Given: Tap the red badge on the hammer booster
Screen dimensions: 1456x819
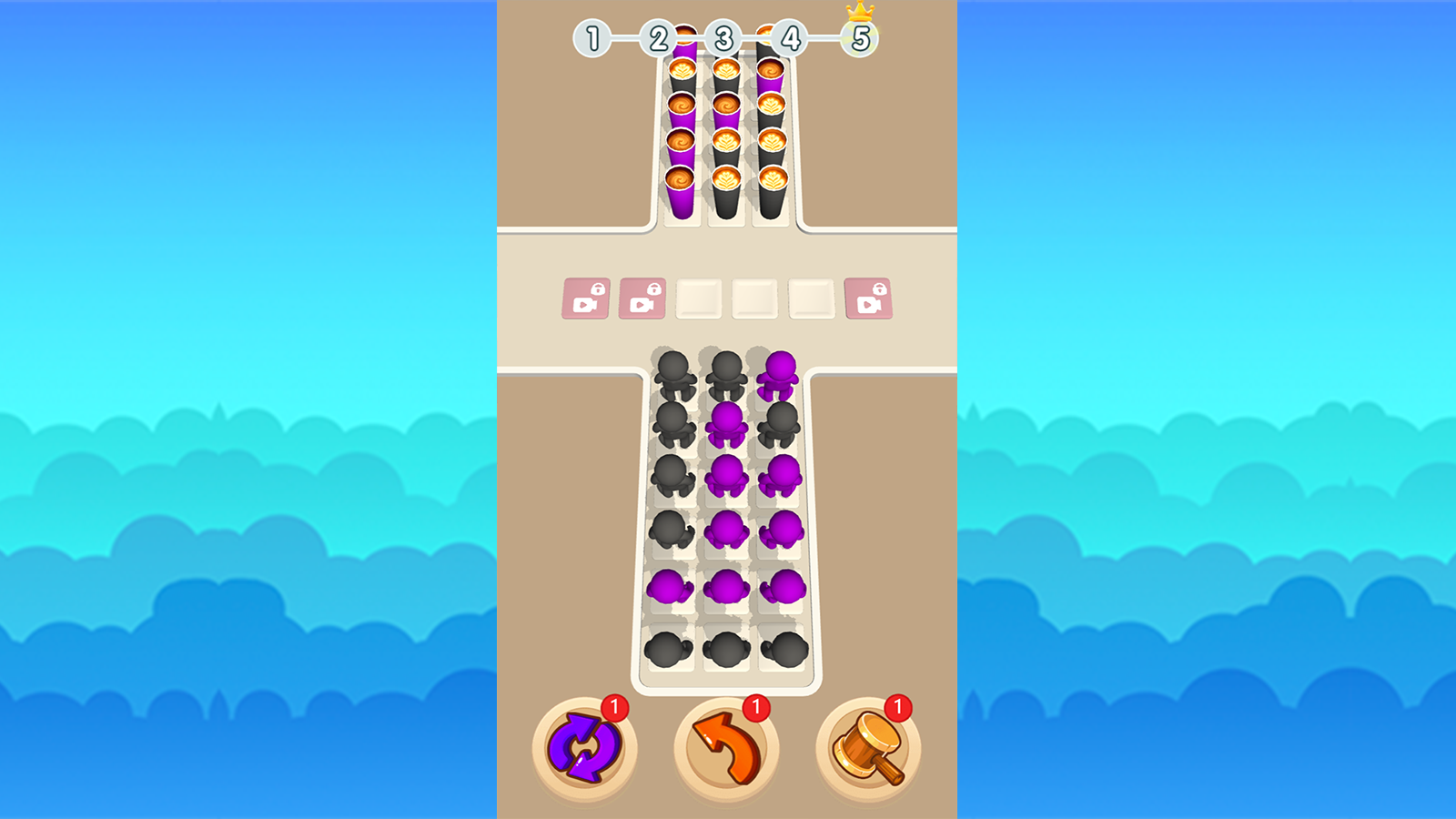Looking at the screenshot, I should coord(897,705).
